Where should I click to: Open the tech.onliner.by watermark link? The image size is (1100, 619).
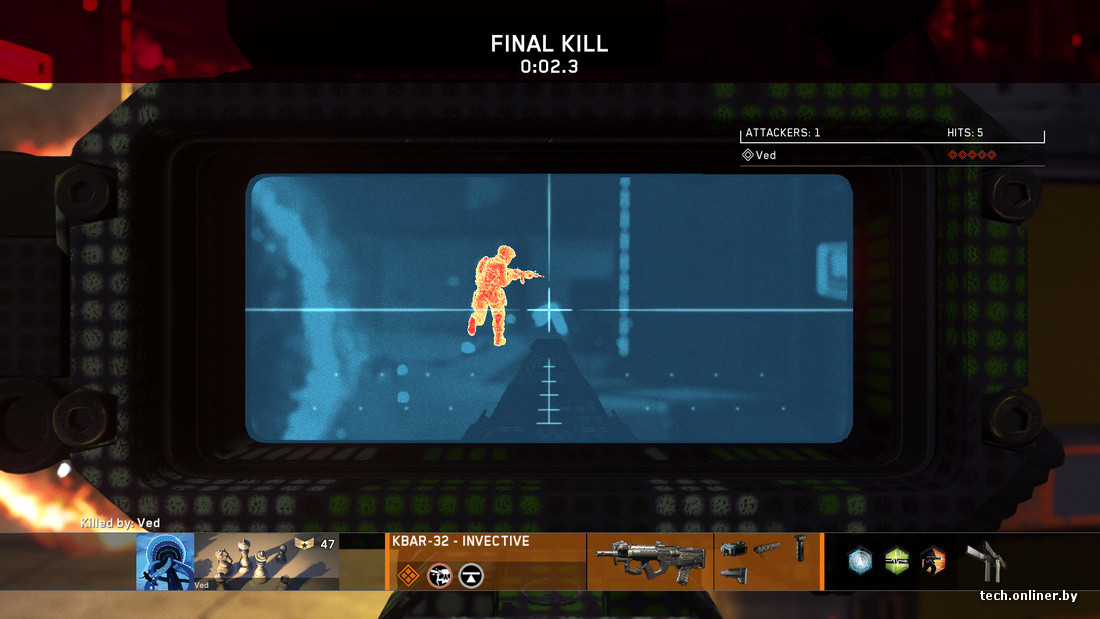[x=1028, y=596]
